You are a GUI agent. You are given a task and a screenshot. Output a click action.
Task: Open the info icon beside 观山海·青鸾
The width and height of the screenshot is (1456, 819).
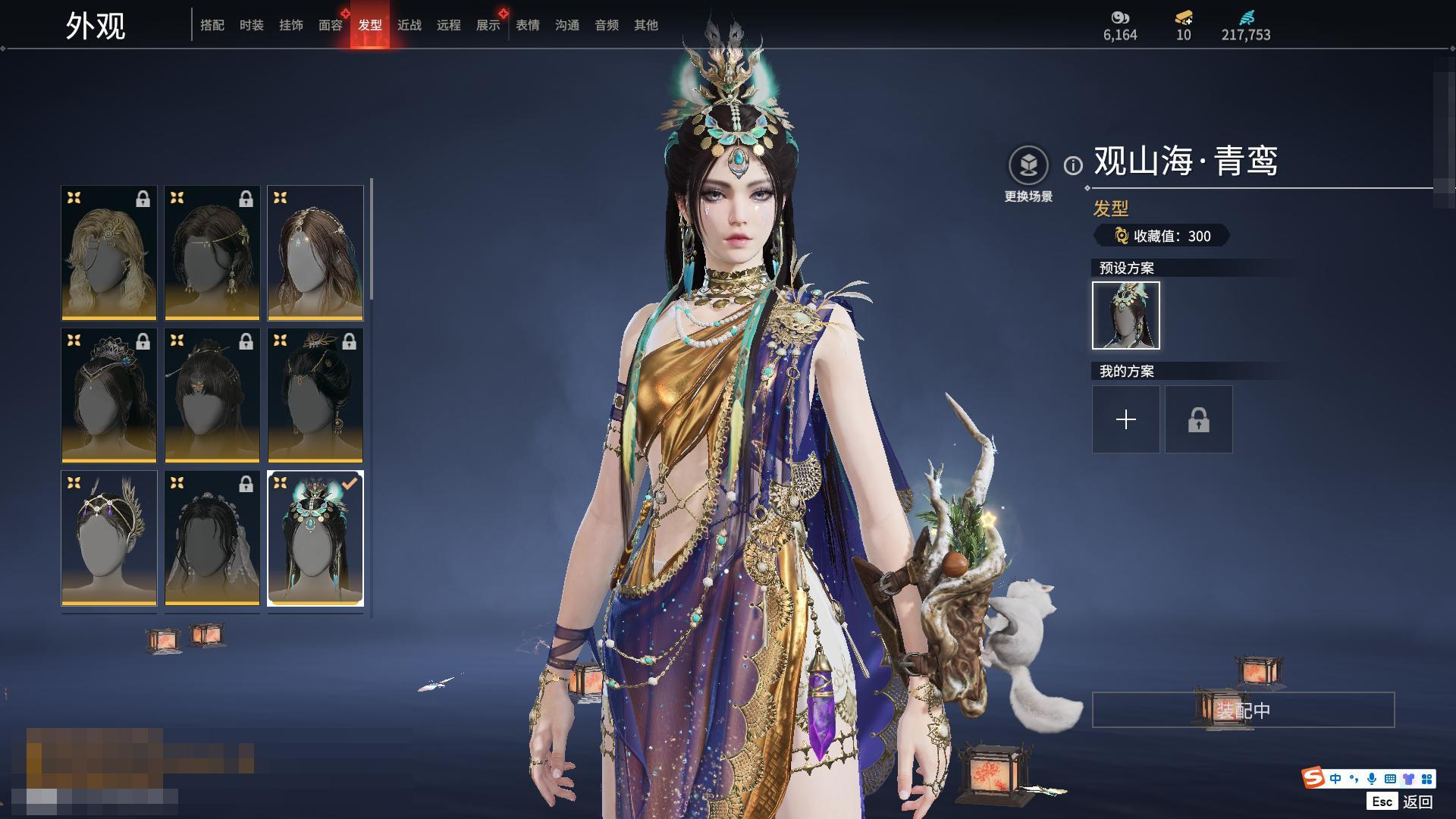(x=1073, y=165)
